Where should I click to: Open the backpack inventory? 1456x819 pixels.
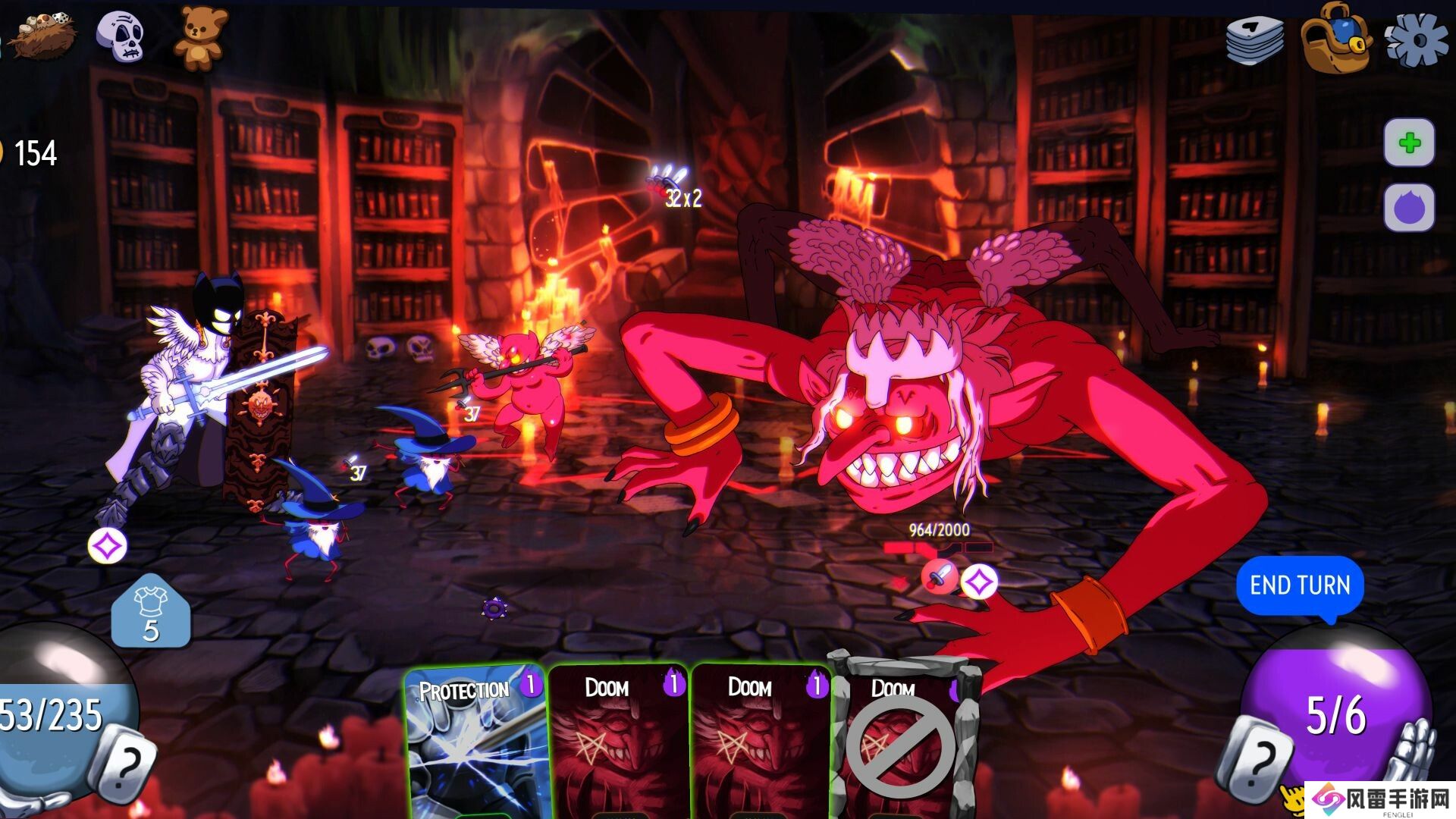click(x=1335, y=38)
